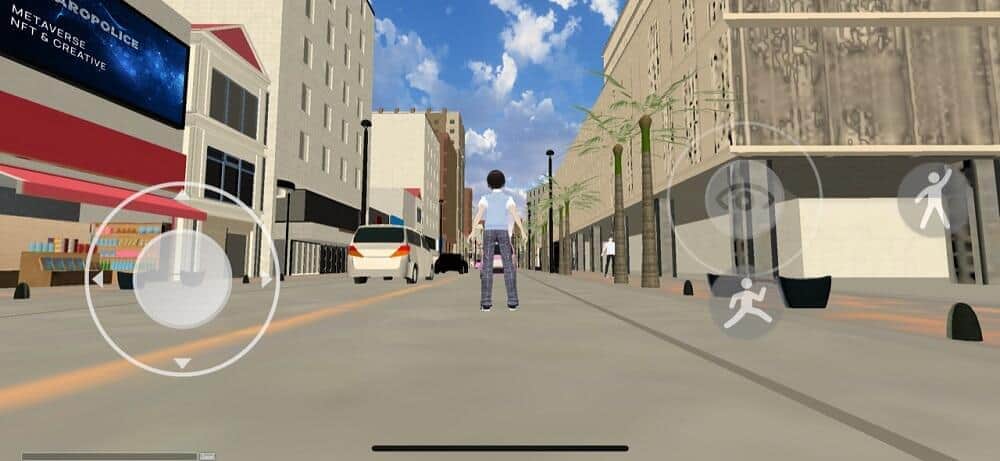Activate the eye camera look control
Screen dimensions: 1000x461
(744, 199)
